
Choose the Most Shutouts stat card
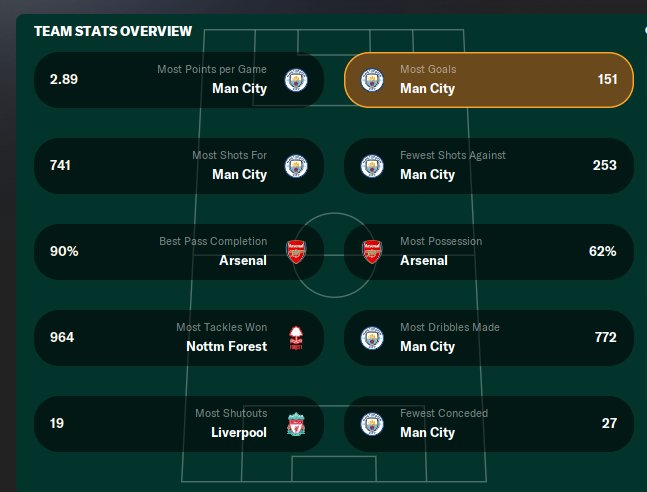[178, 424]
